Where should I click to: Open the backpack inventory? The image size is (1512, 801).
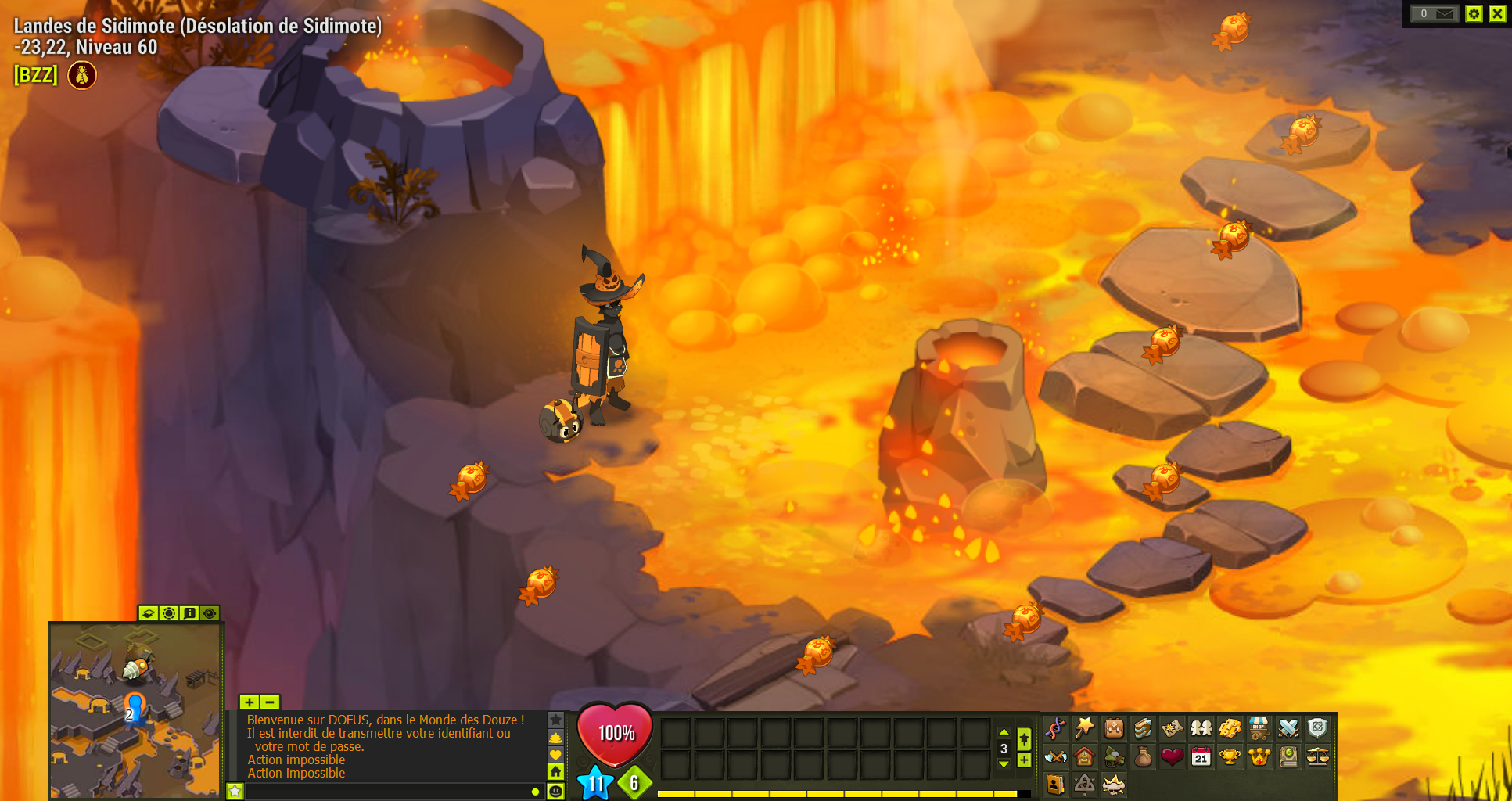[1114, 729]
